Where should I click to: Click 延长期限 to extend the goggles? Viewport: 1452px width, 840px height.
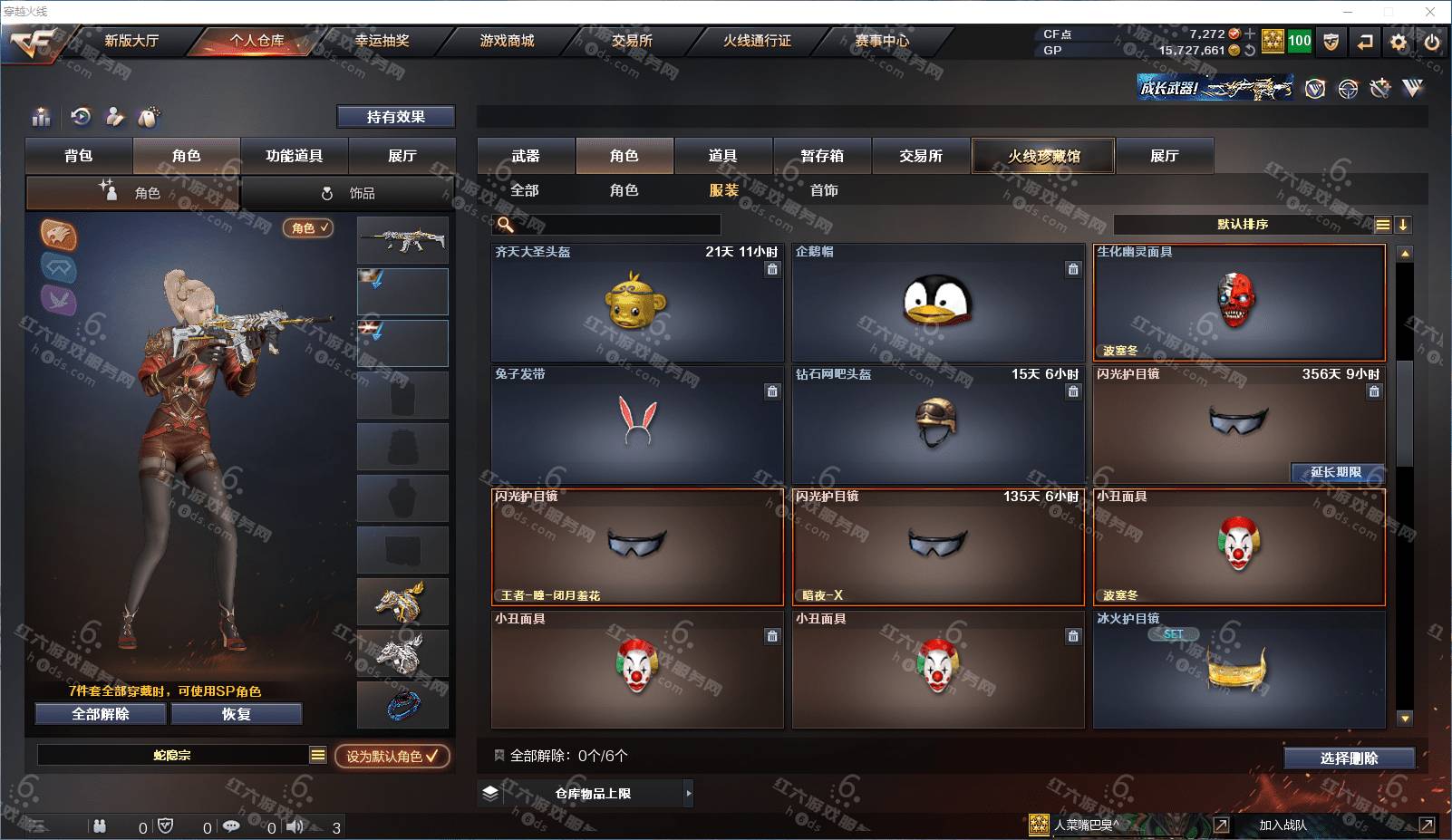1336,472
